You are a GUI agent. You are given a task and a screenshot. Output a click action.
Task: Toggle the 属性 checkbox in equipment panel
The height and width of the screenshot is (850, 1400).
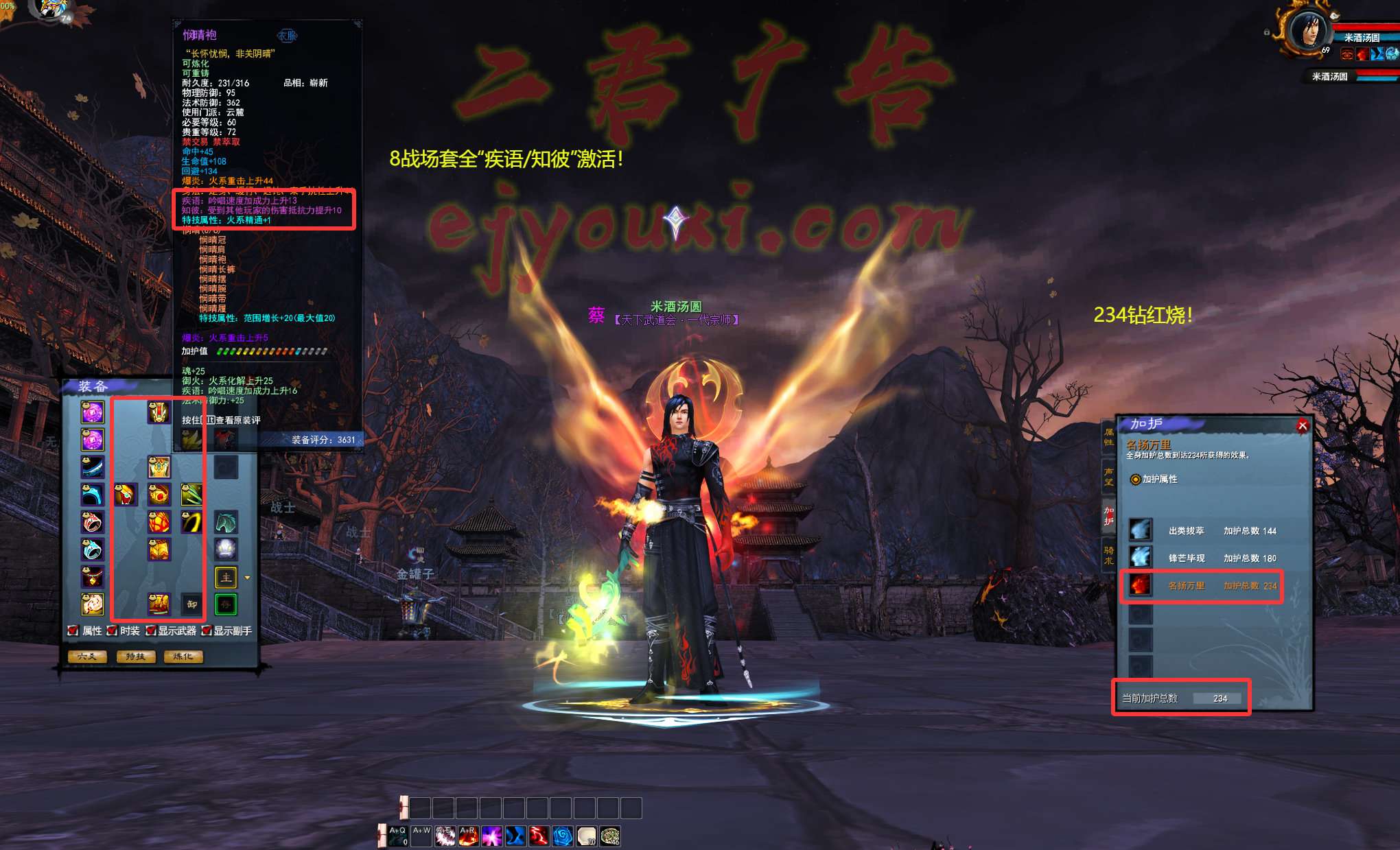tap(73, 630)
